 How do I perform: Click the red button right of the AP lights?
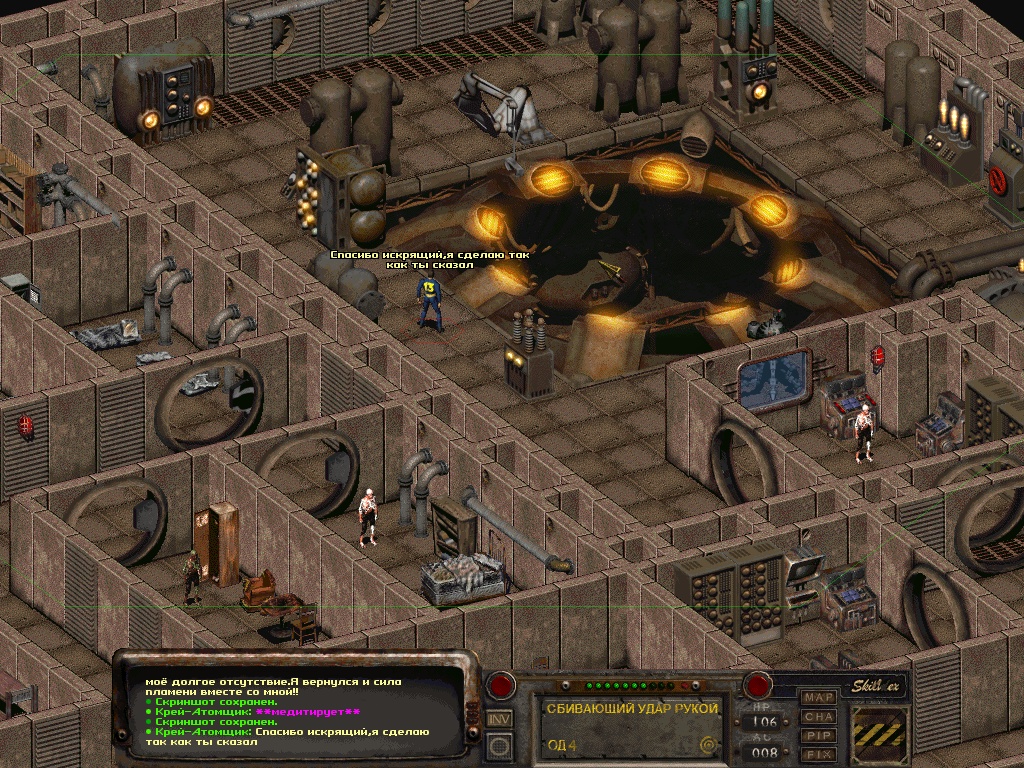click(758, 687)
